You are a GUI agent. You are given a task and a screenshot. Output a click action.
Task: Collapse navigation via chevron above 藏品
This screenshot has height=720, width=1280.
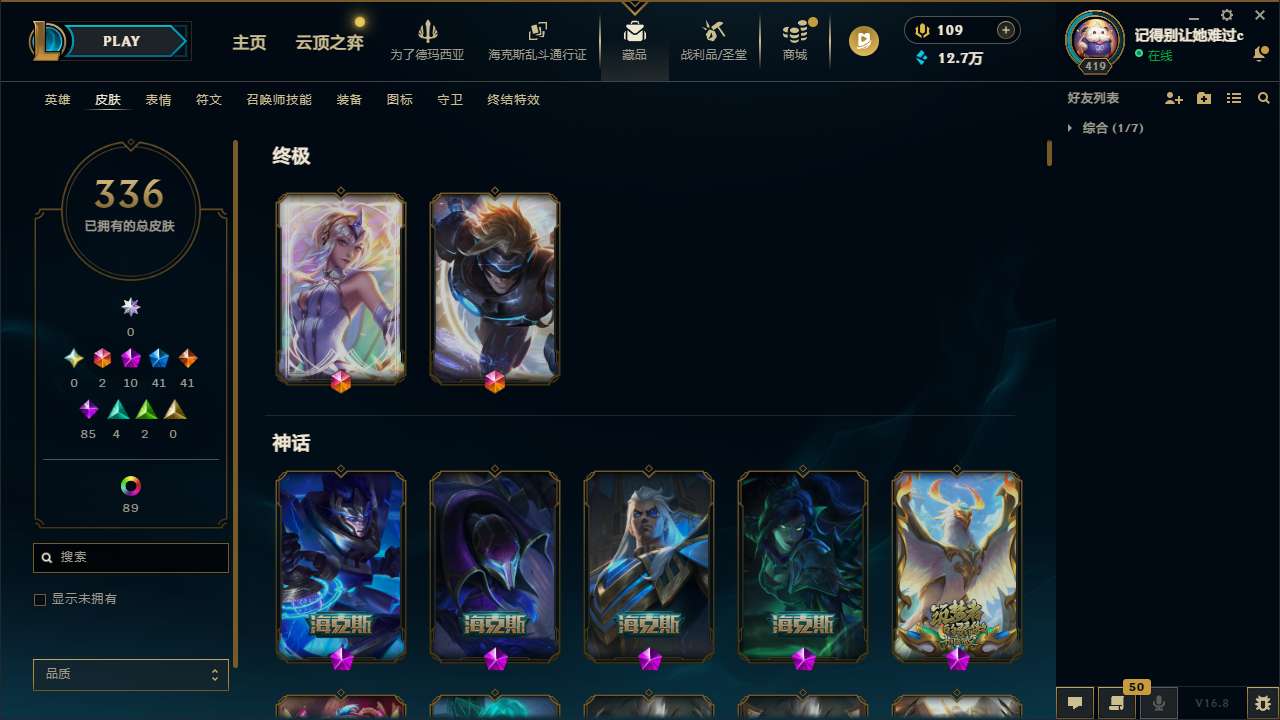point(634,7)
